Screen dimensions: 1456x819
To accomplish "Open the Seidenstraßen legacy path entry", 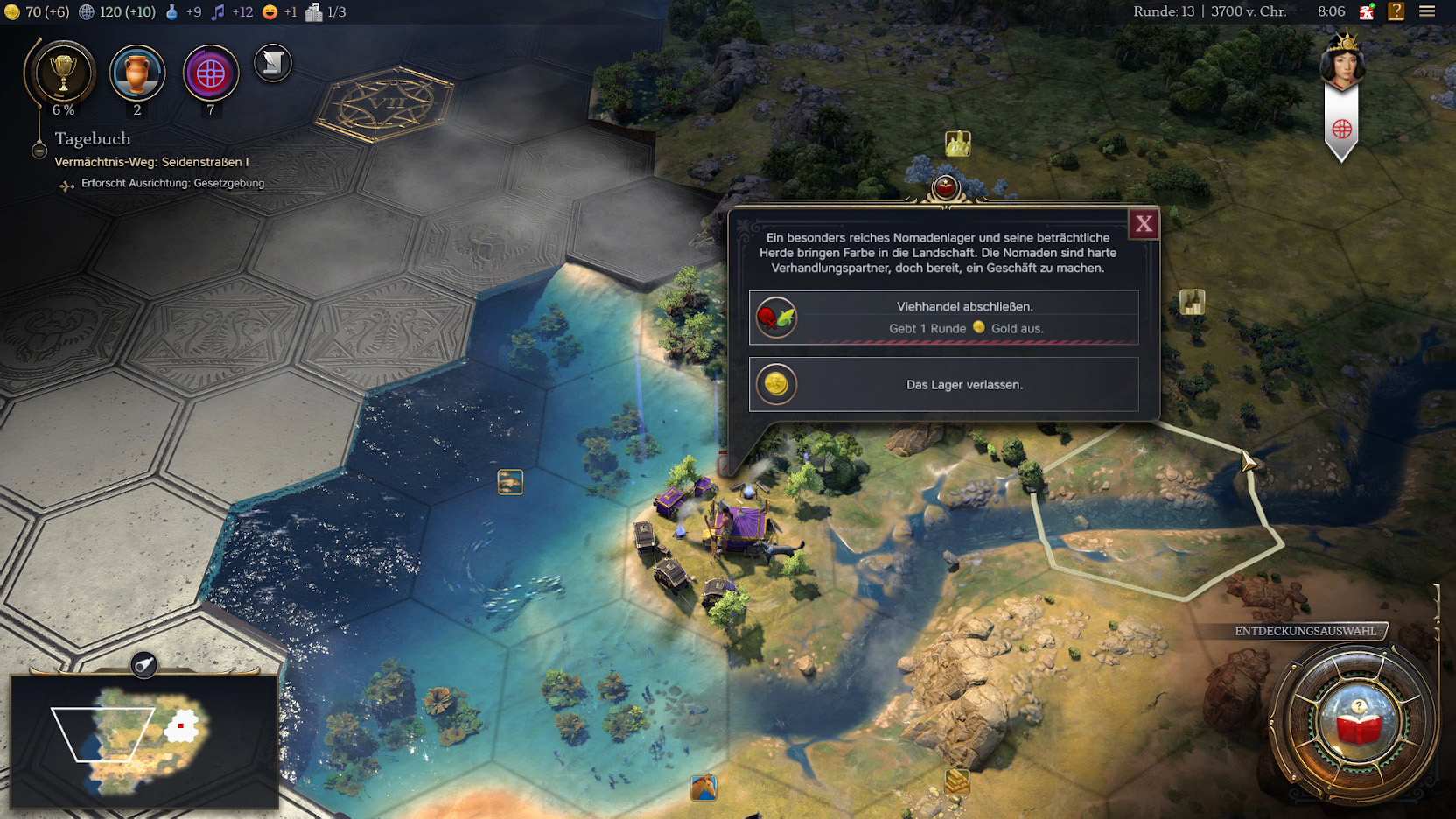I will (151, 162).
